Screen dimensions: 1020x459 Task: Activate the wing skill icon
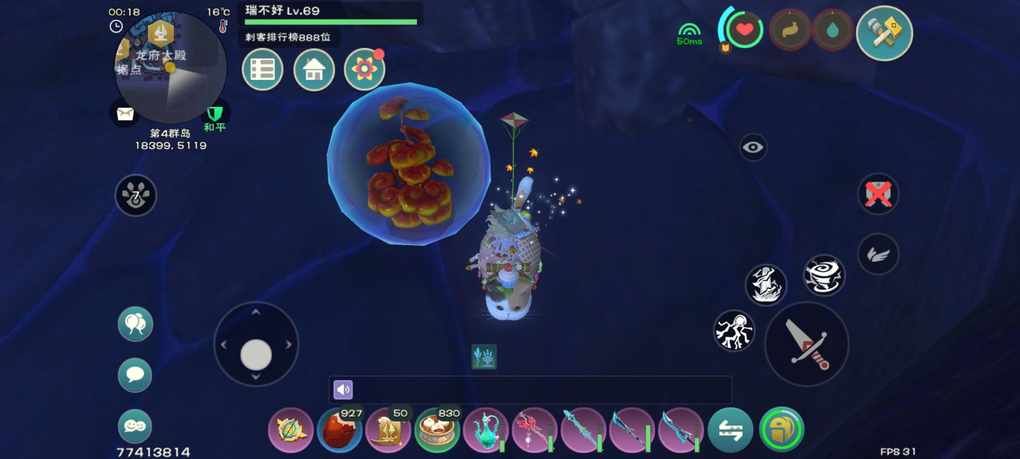tap(878, 254)
